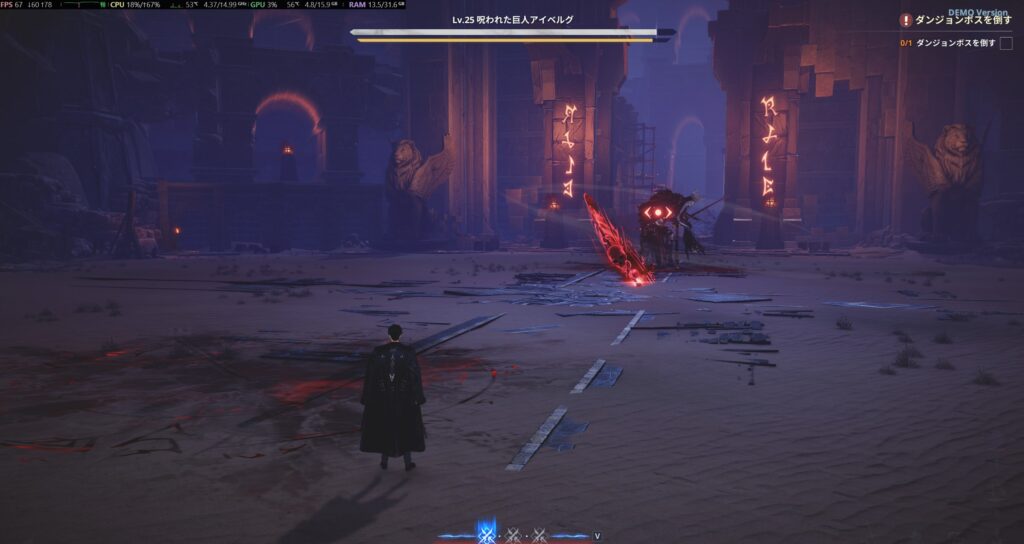Click the red exclamation quest marker icon
This screenshot has width=1024, height=544.
pyautogui.click(x=906, y=20)
